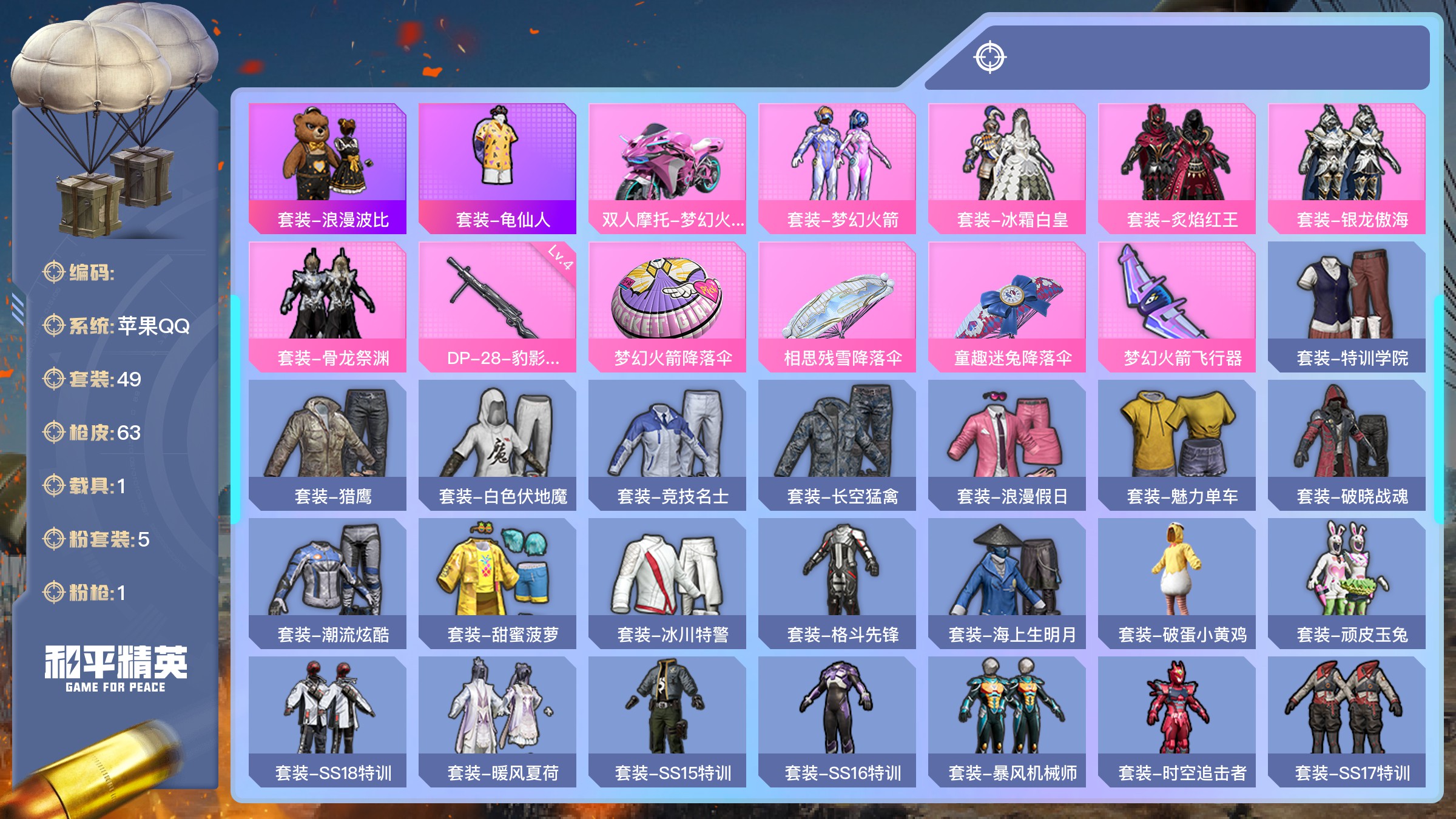
Task: Select the yellow 套装-魅力单车 outfit
Action: pos(1177,445)
